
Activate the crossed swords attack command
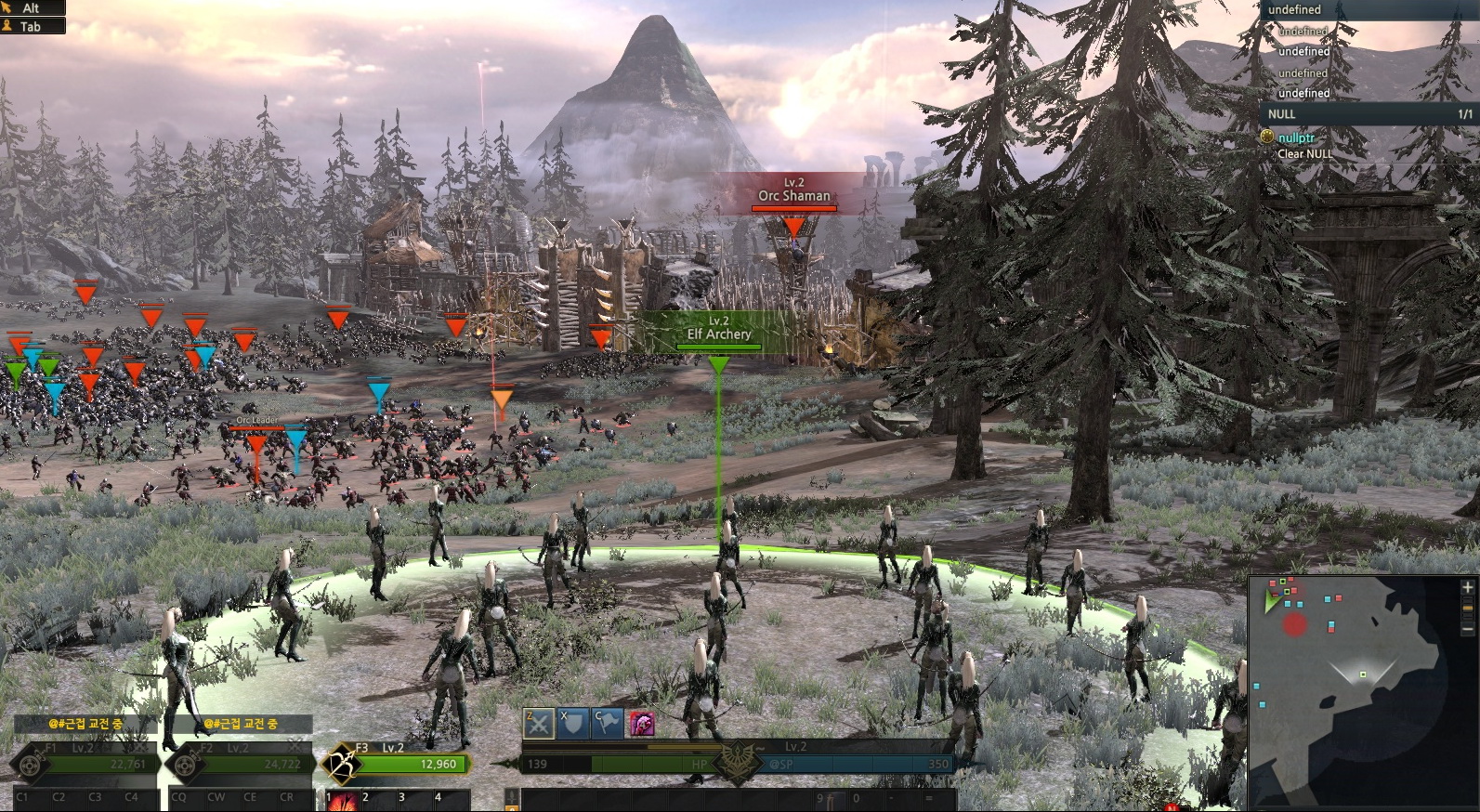click(x=539, y=723)
